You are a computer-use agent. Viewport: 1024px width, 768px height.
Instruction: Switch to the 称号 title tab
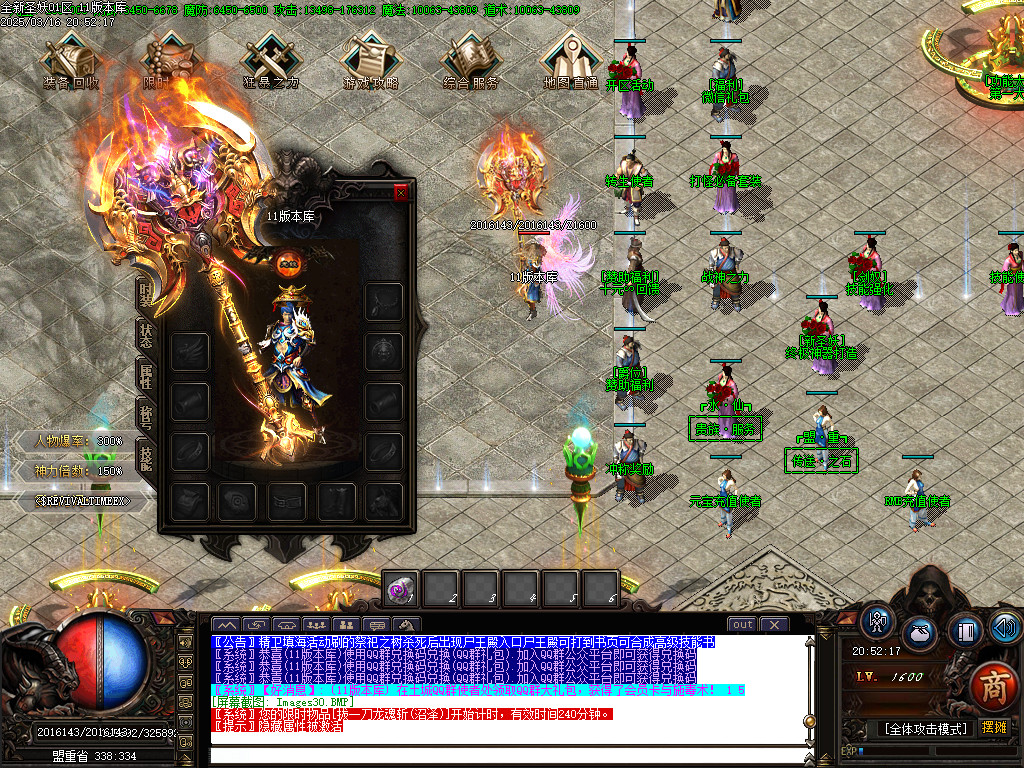coord(146,416)
